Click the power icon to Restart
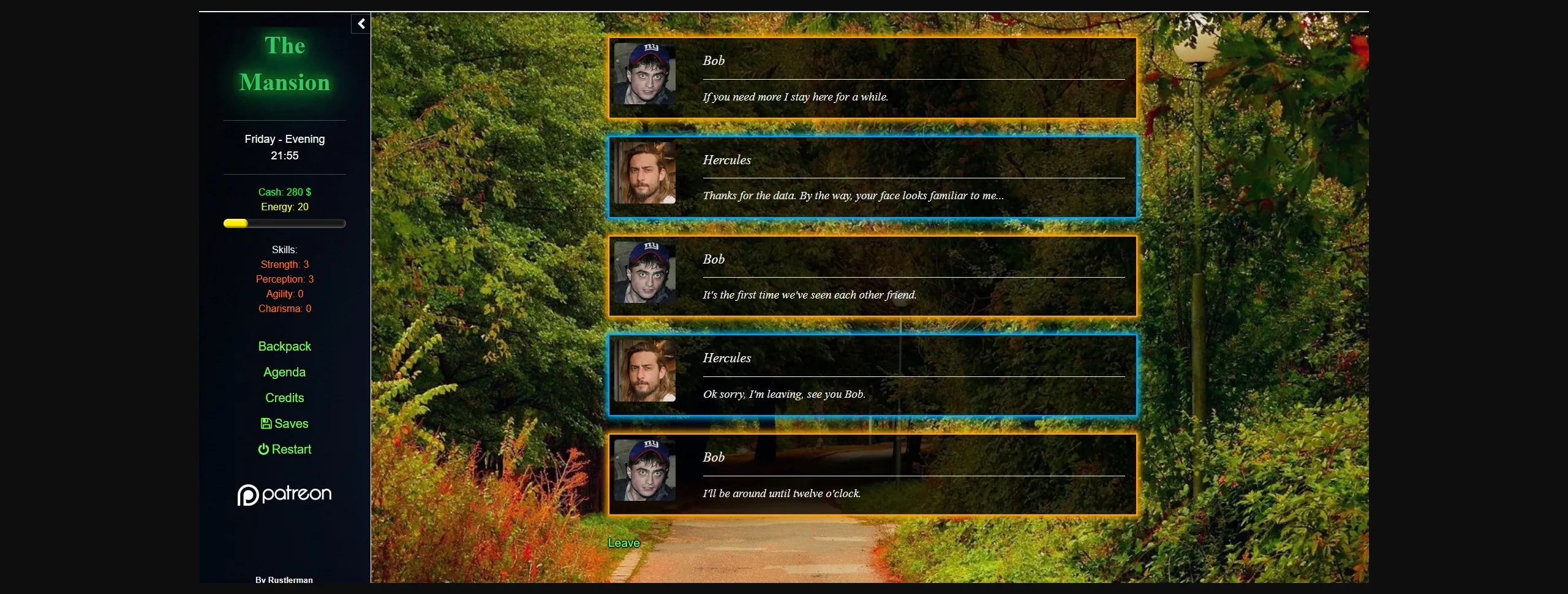This screenshot has width=1568, height=594. (263, 449)
